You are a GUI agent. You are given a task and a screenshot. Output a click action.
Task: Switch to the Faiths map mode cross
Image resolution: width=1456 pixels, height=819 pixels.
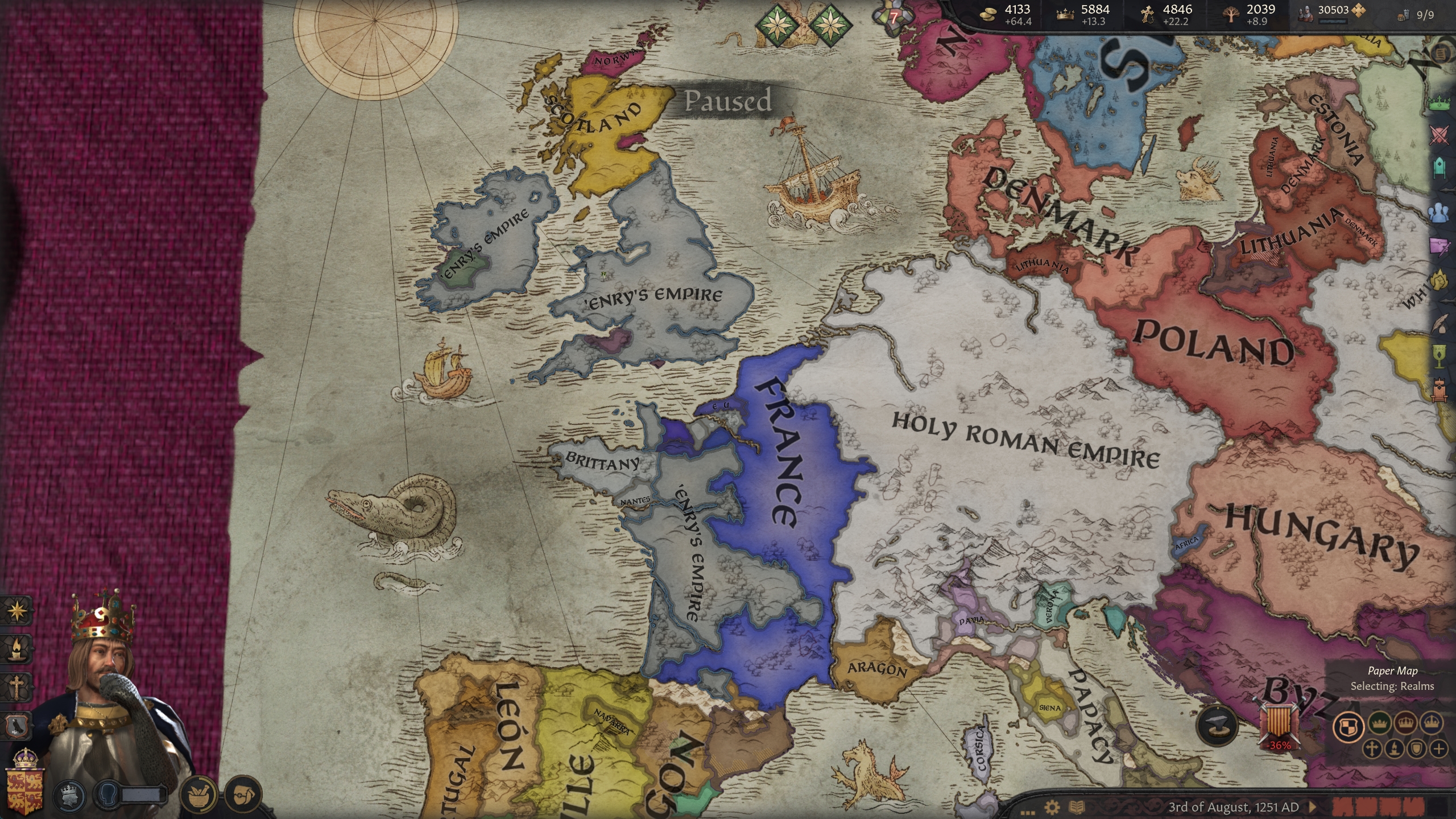coord(1372,748)
